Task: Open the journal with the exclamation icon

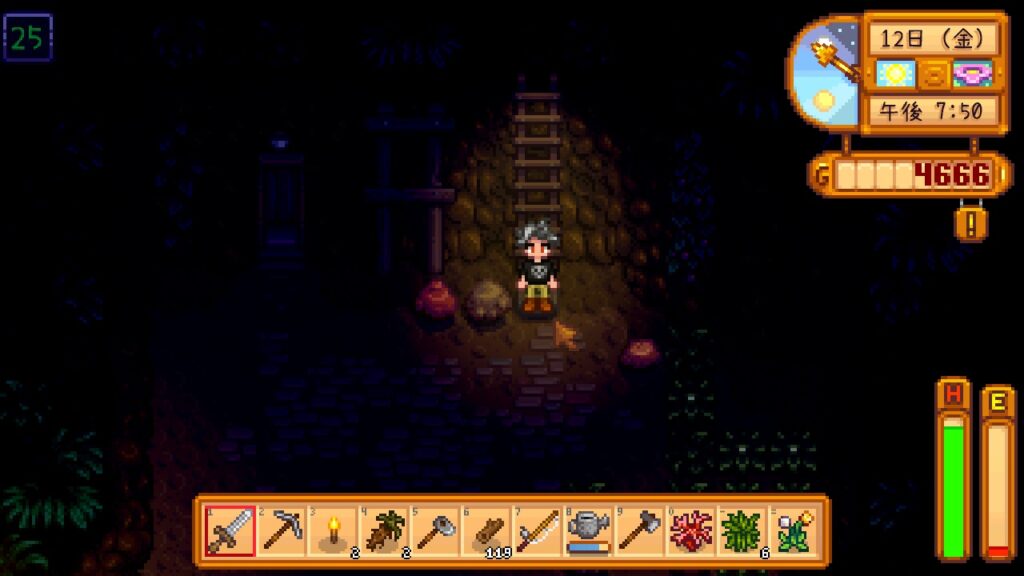Action: click(970, 221)
